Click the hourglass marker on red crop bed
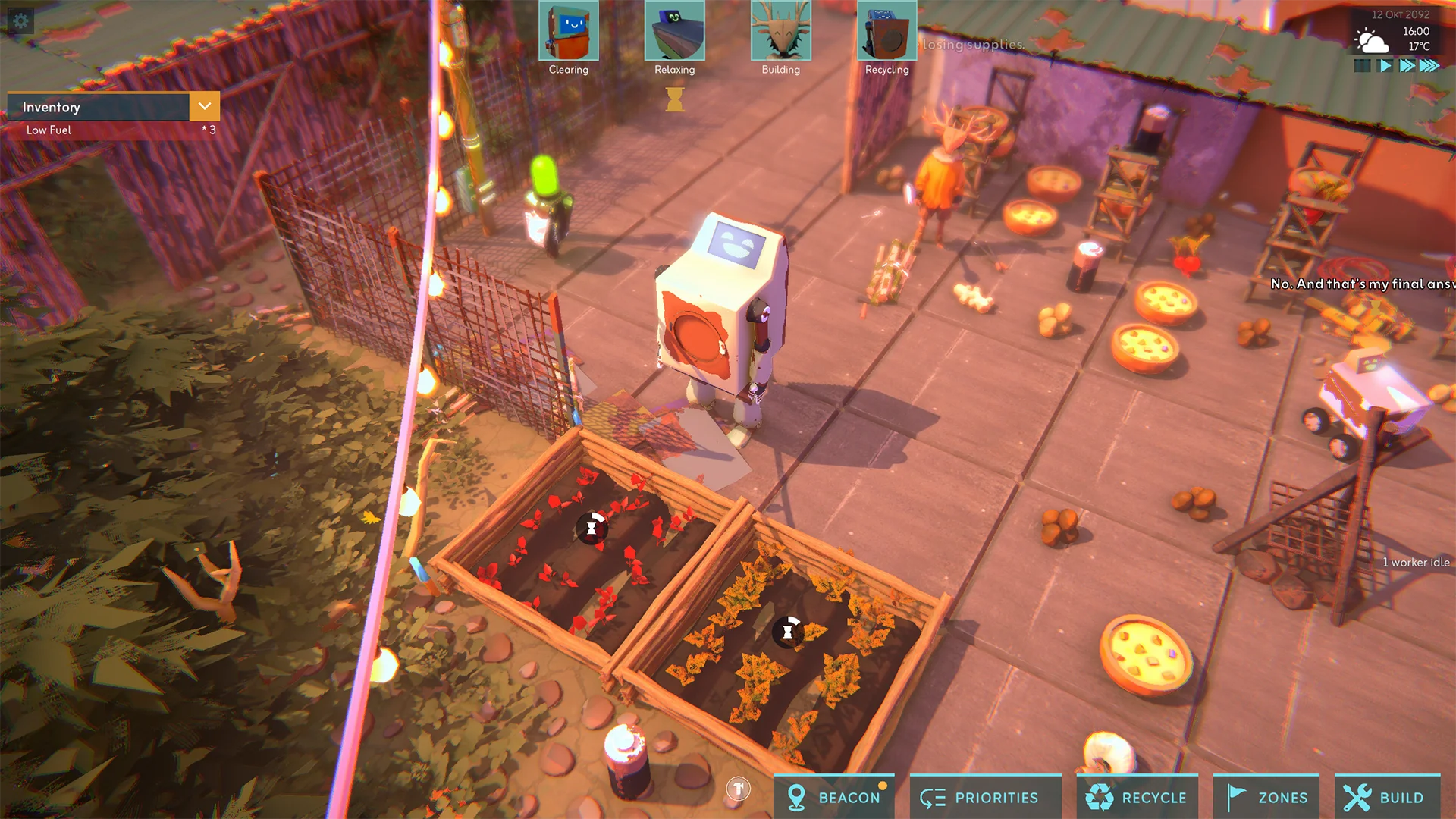1456x819 pixels. click(591, 528)
